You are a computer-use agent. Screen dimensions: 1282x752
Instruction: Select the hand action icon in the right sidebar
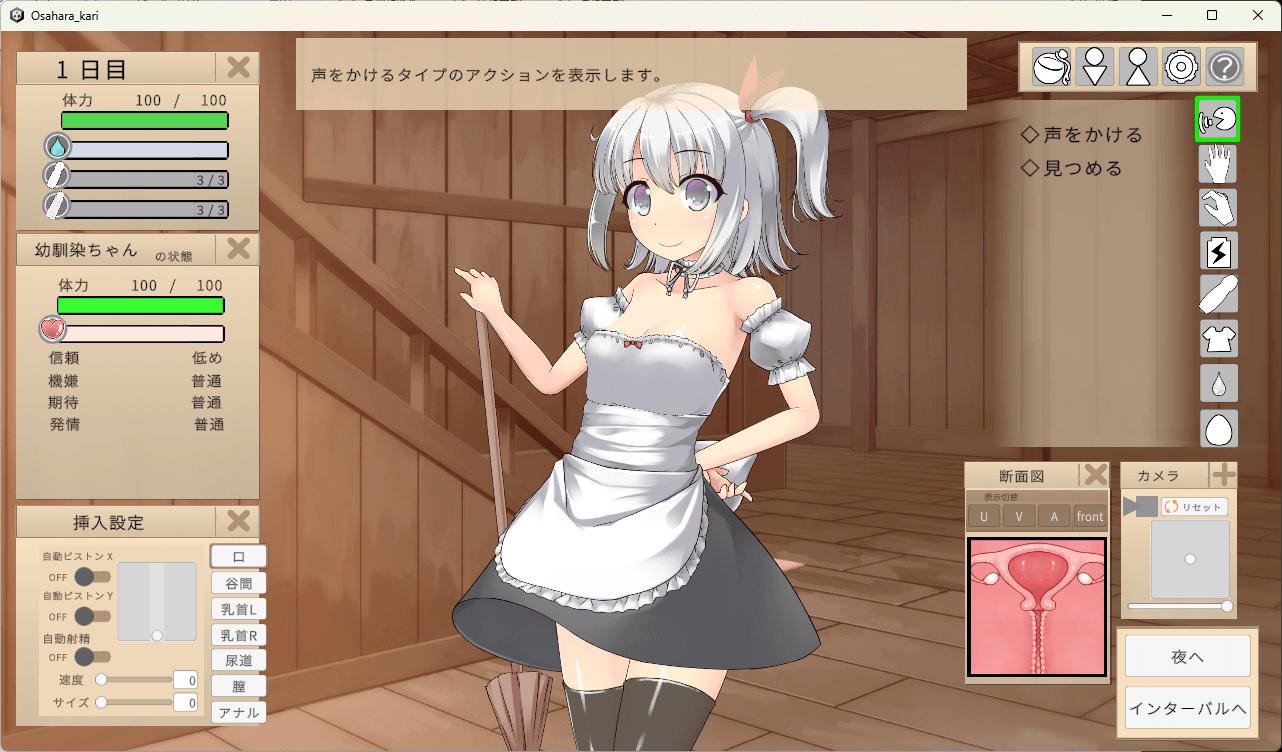pos(1217,164)
